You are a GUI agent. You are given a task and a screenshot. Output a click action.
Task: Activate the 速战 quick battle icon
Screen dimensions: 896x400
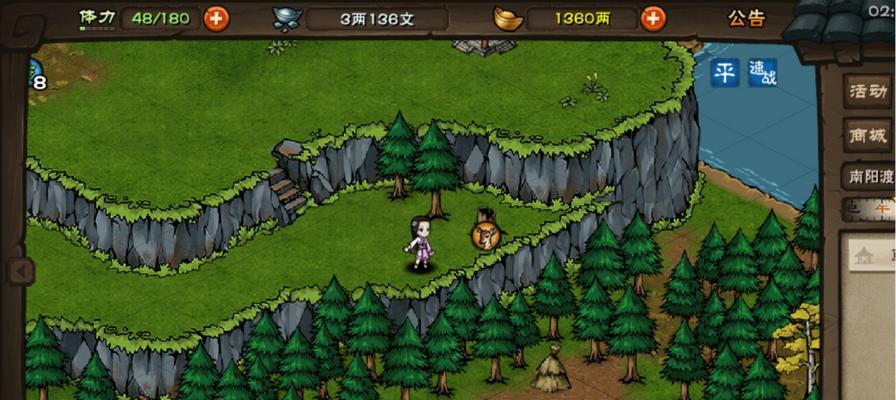[x=762, y=72]
